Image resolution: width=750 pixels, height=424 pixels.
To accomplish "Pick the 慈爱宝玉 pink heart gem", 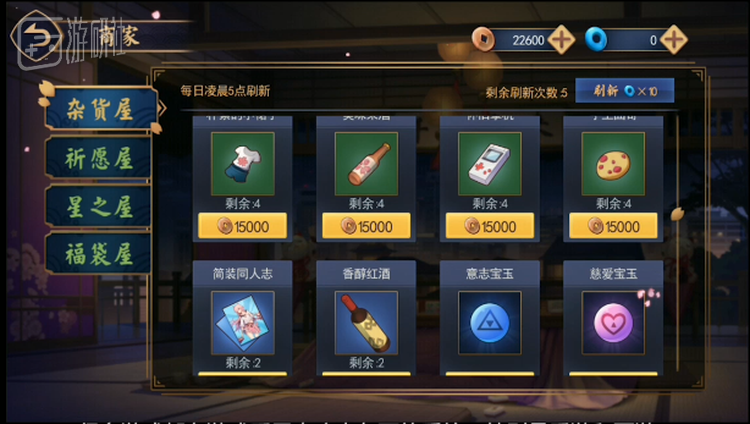I will point(613,322).
